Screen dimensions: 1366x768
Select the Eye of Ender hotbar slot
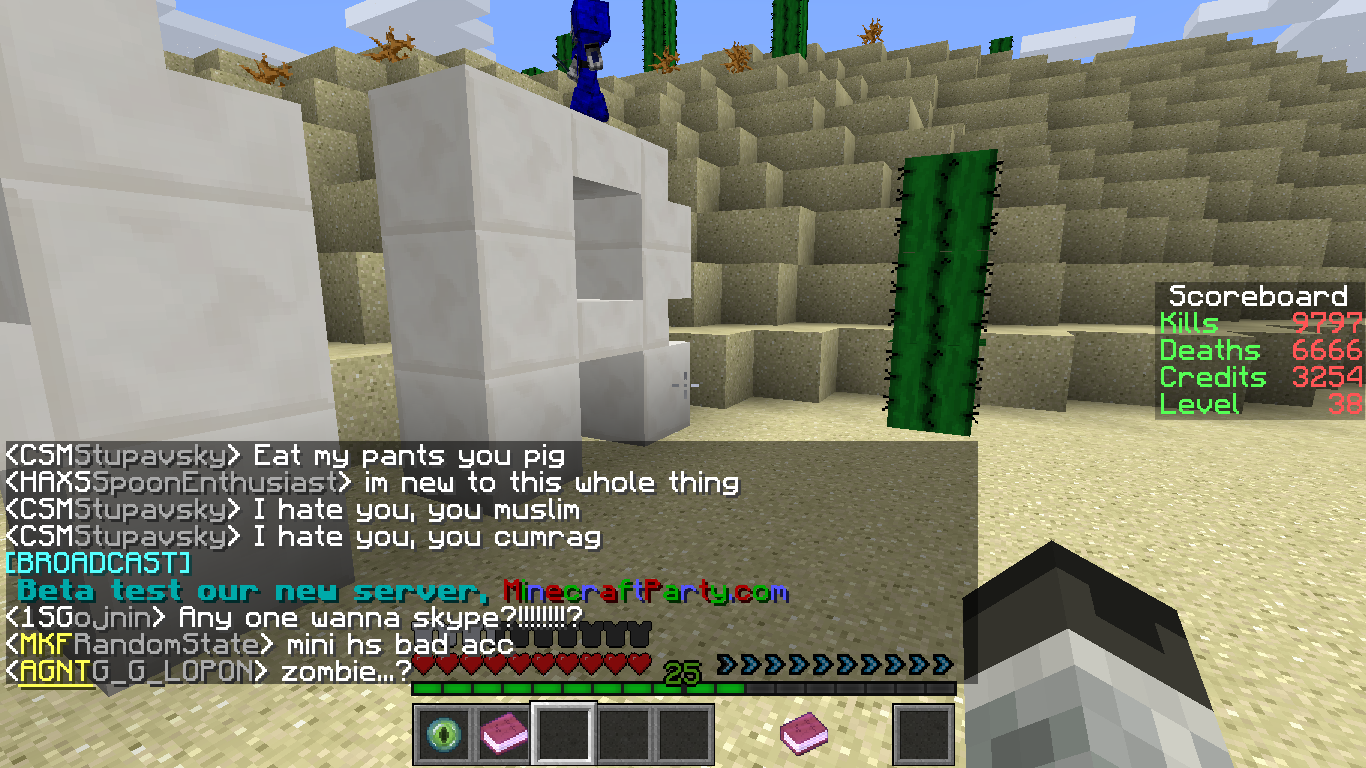tap(442, 734)
